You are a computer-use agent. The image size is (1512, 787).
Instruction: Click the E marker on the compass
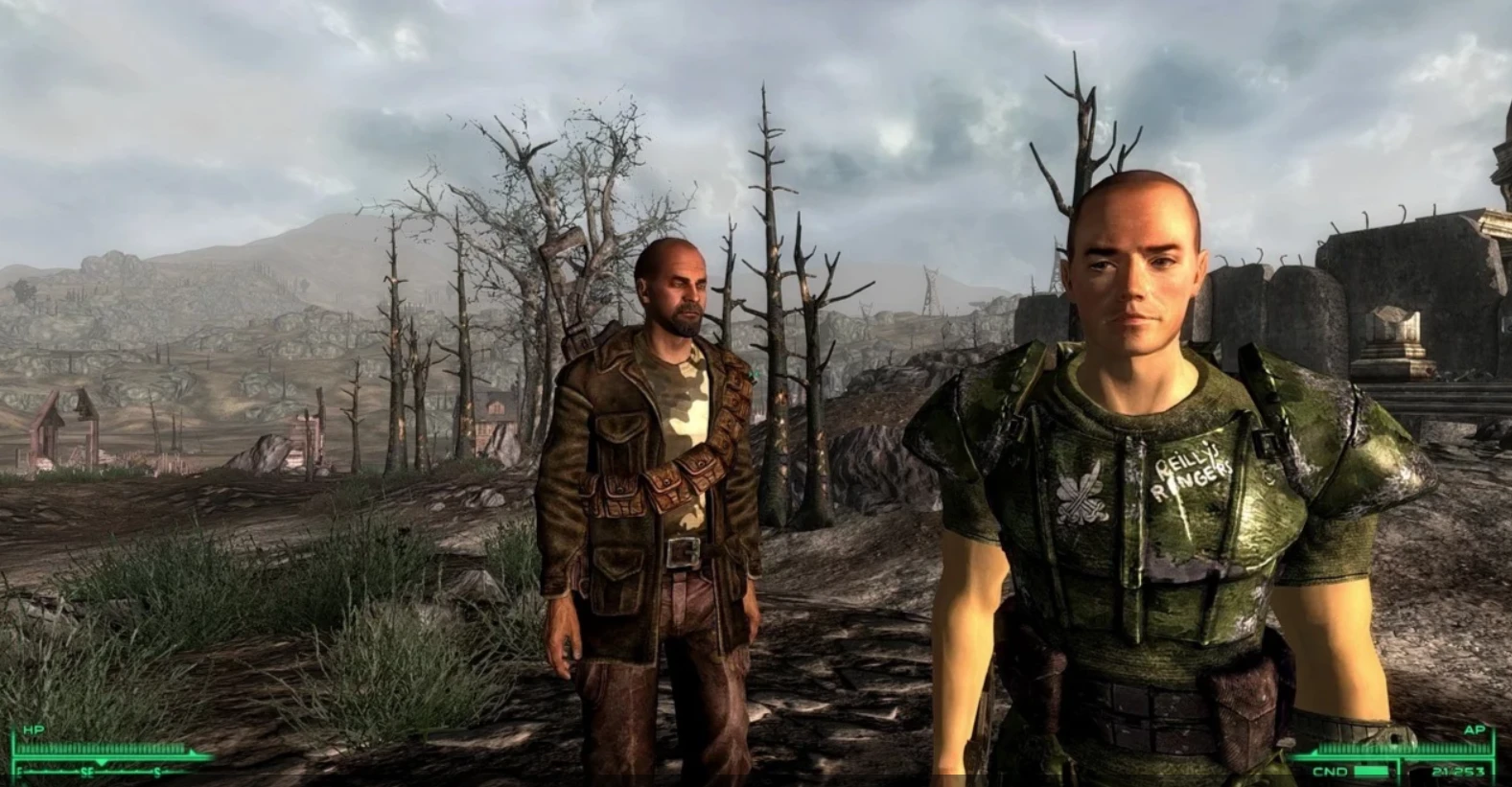(18, 771)
